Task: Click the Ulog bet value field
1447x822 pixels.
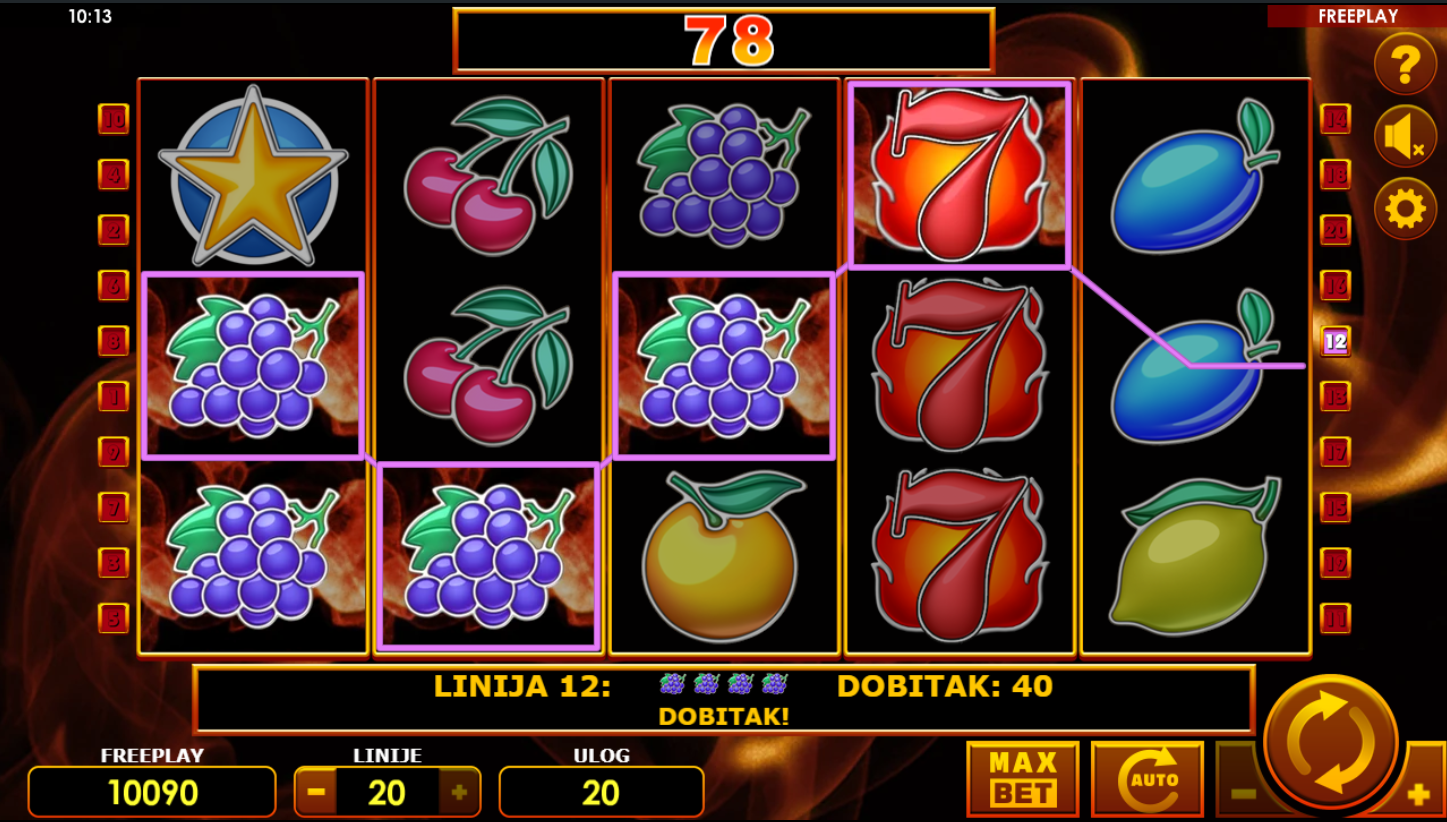Action: 601,792
